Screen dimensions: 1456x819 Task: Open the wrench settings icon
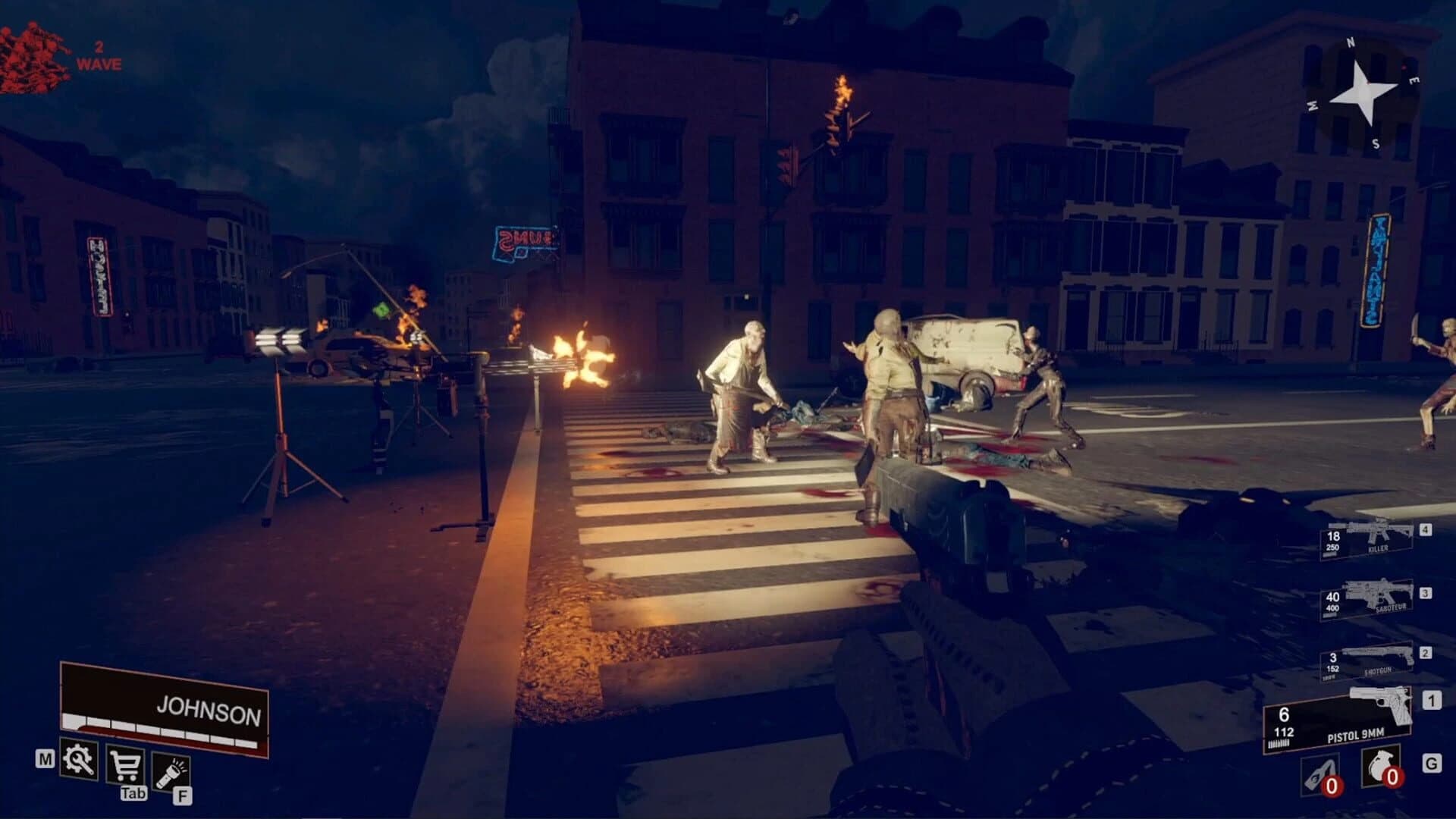(x=78, y=761)
